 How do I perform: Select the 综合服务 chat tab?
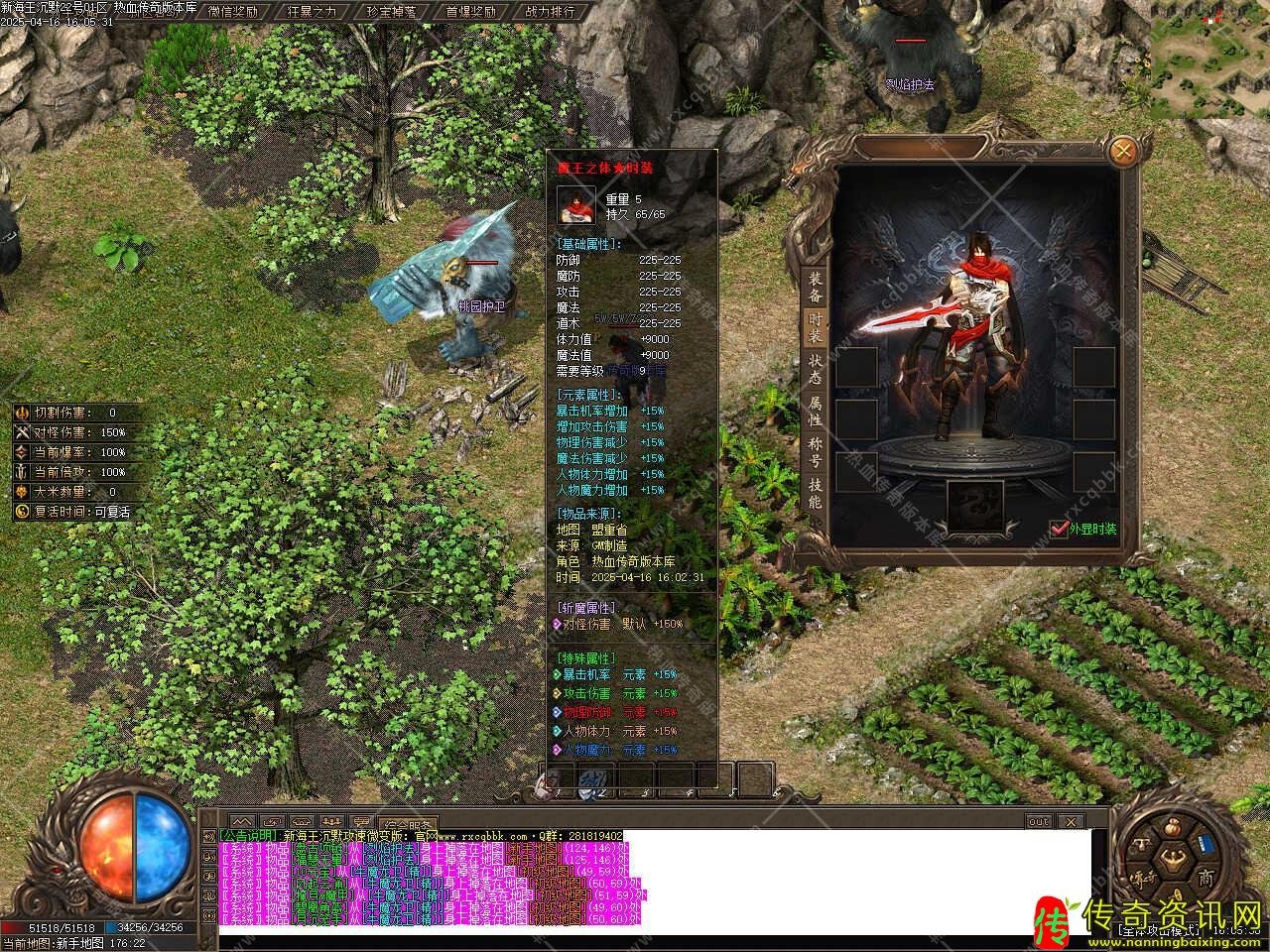(408, 824)
